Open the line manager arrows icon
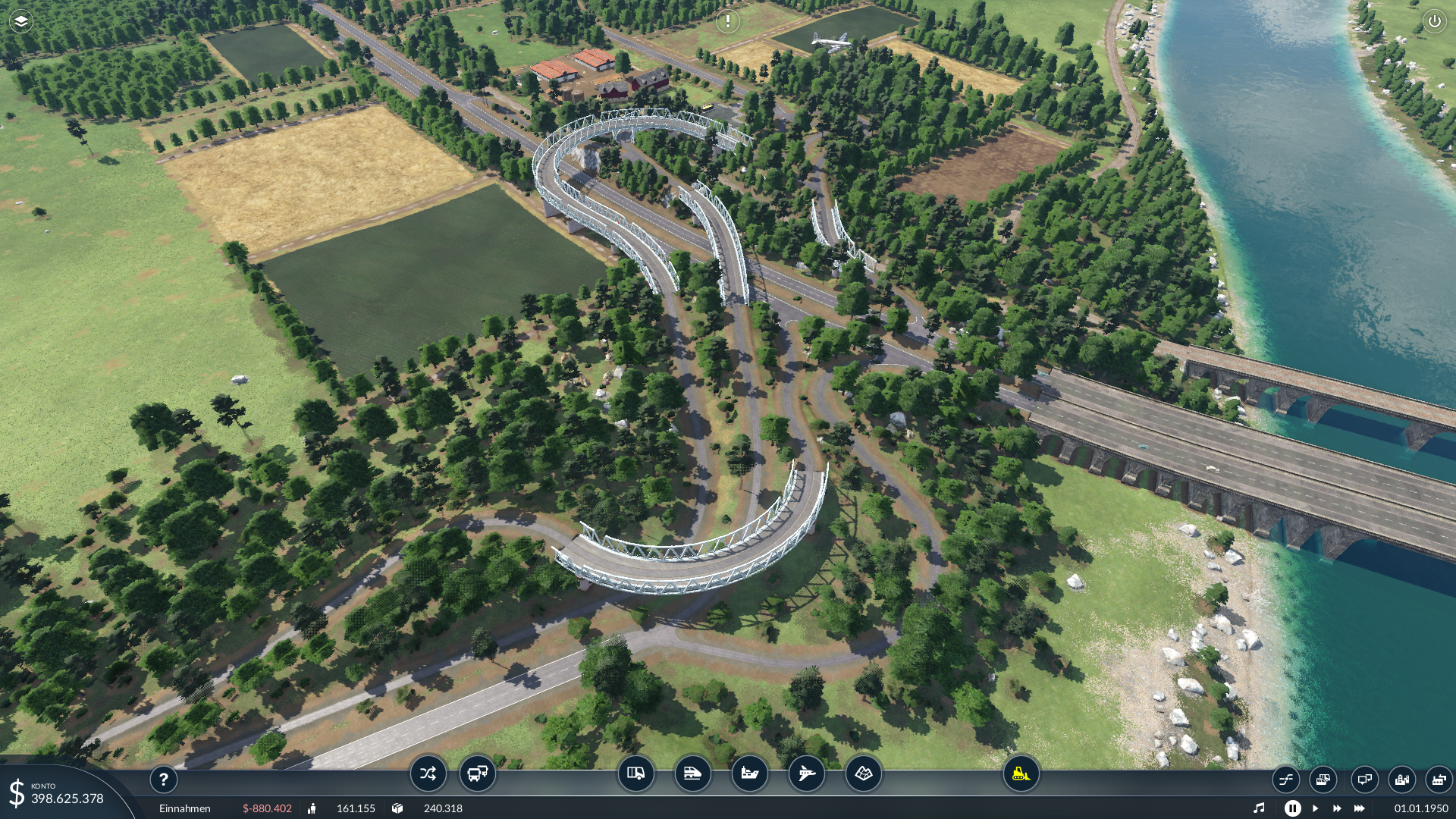This screenshot has width=1456, height=819. point(428,773)
